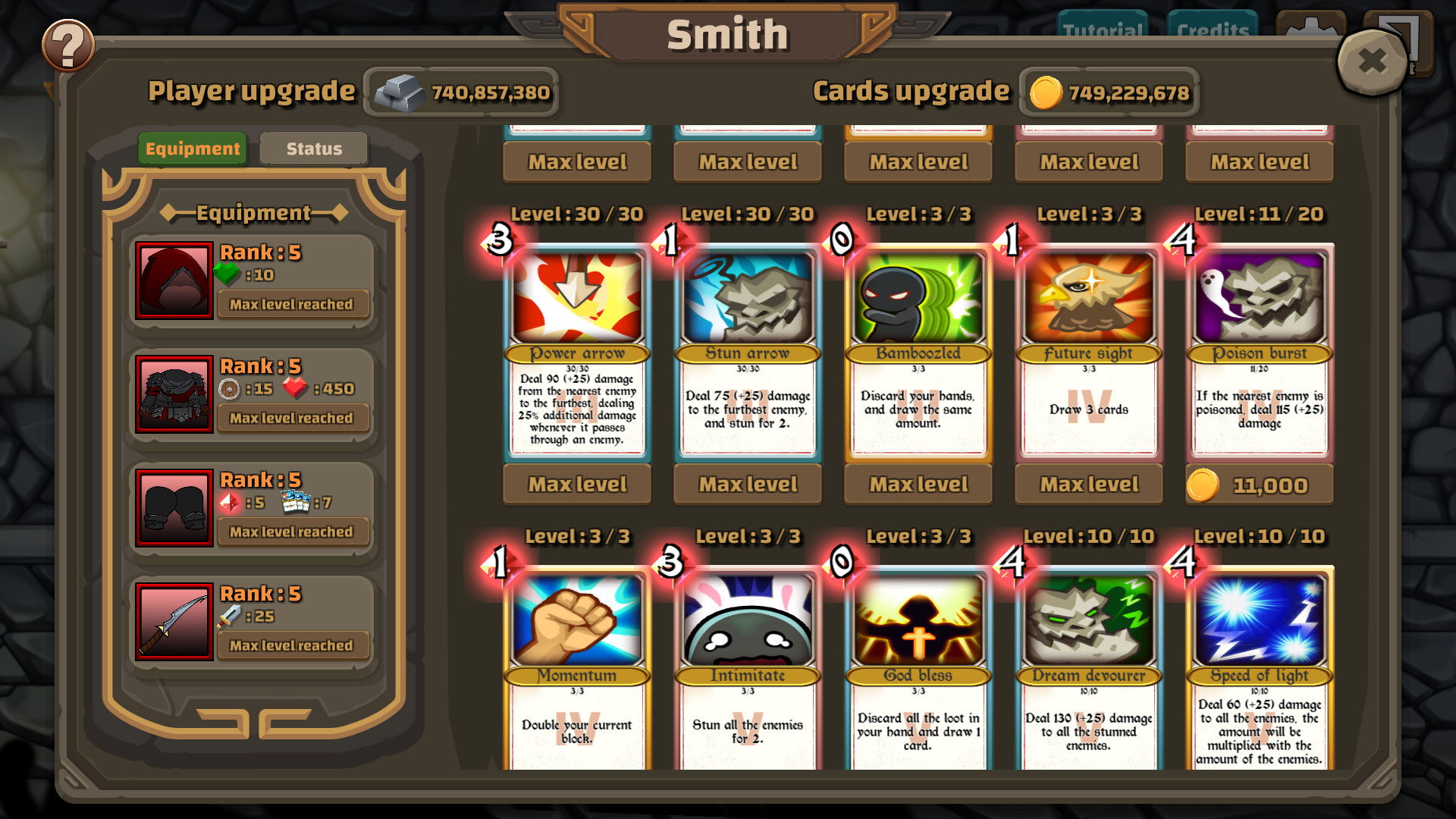The image size is (1456, 819).
Task: Upgrade Poison burst for 11,000 gold
Action: pyautogui.click(x=1259, y=484)
